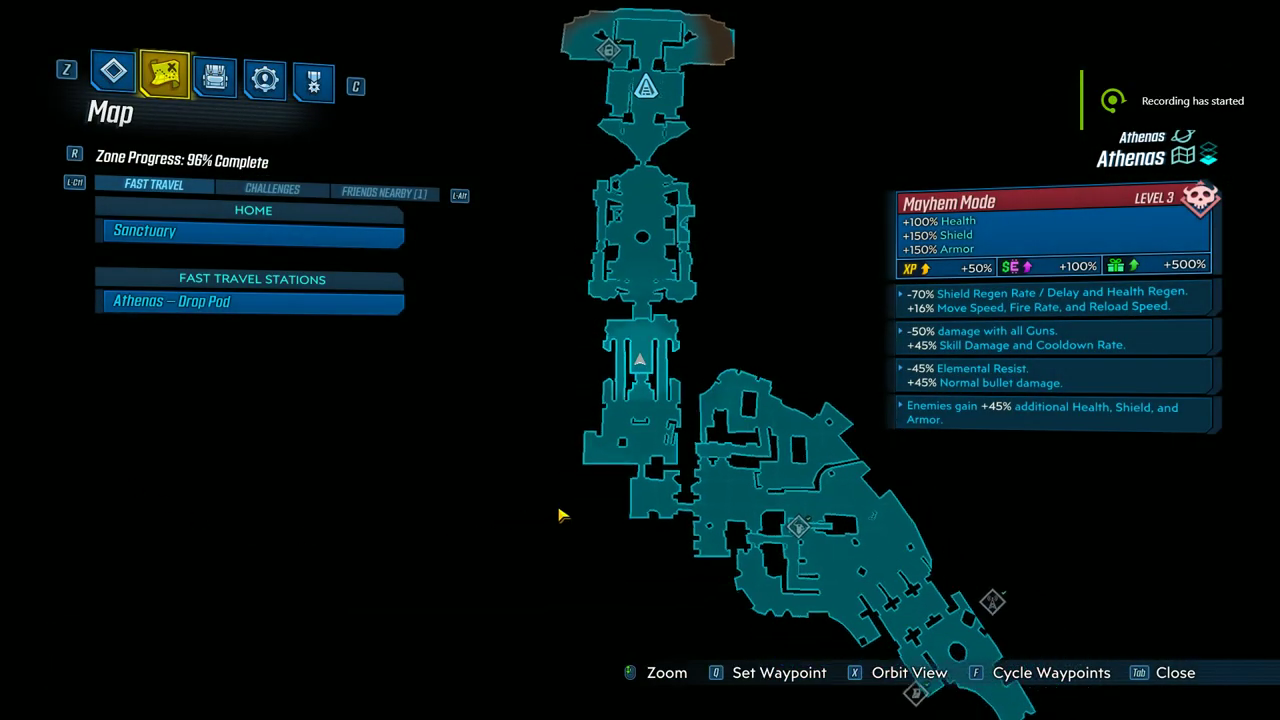
Task: Activate Orbit View
Action: click(909, 673)
